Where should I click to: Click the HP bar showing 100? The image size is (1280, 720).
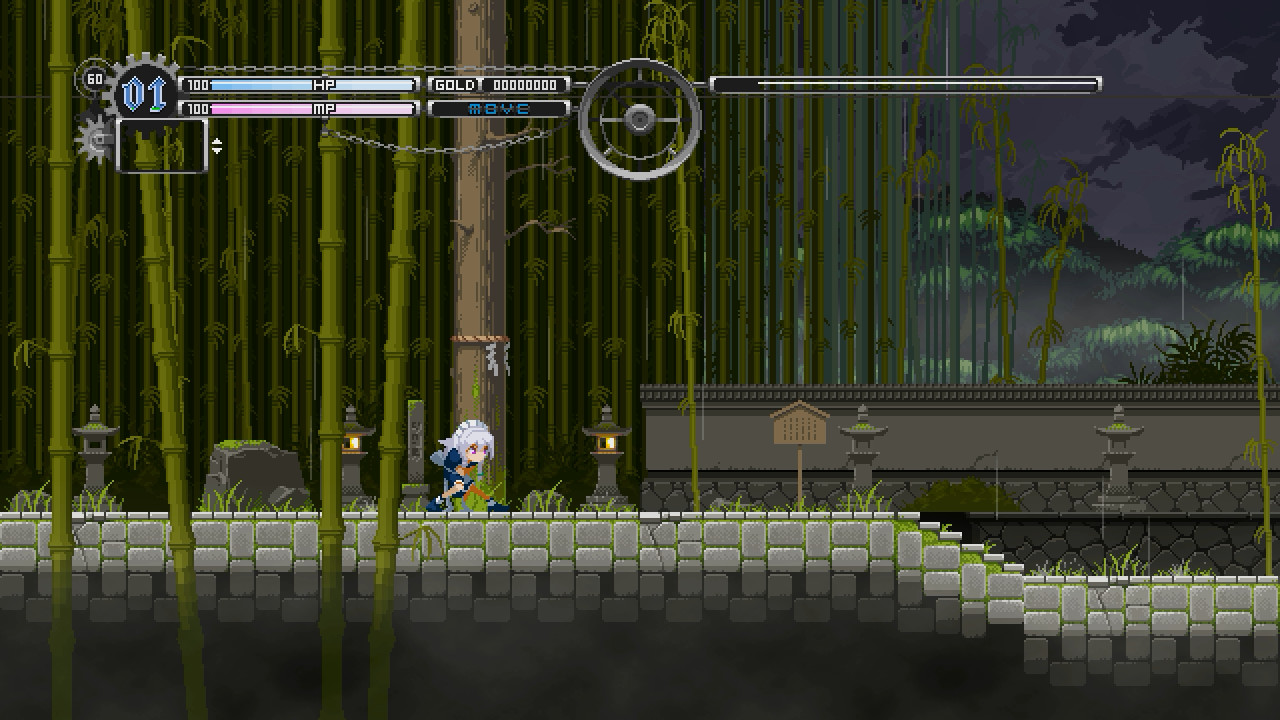[300, 85]
